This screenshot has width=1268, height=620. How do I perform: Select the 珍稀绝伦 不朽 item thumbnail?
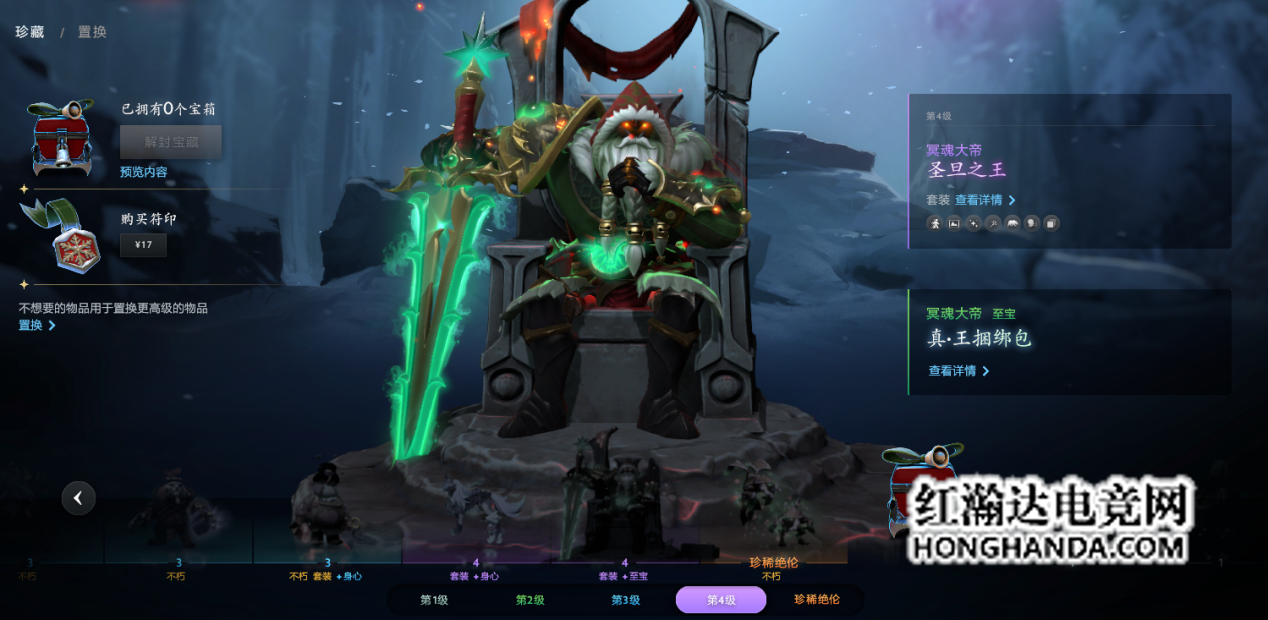(773, 510)
